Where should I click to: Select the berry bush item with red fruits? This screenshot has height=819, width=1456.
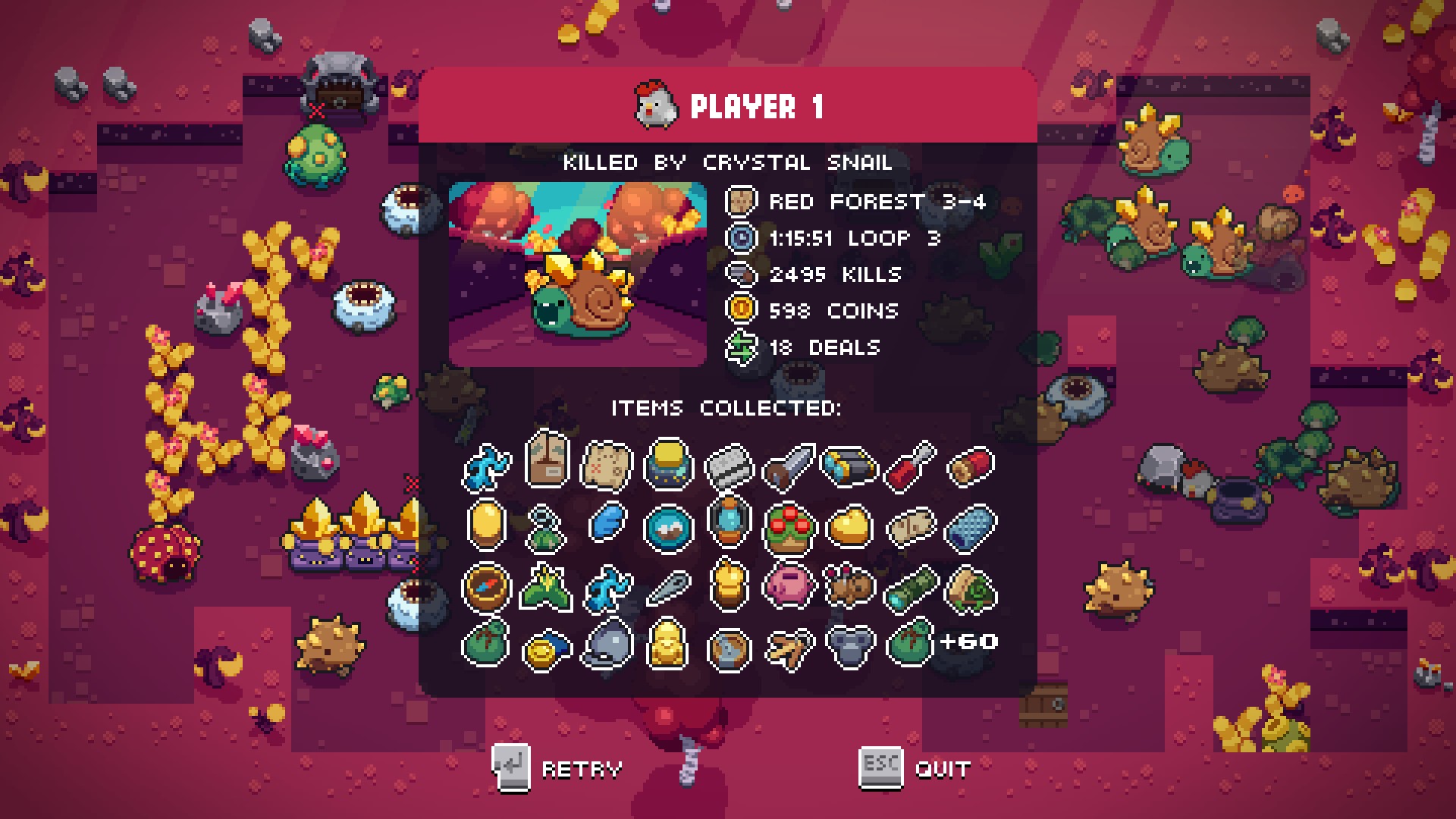[x=787, y=525]
